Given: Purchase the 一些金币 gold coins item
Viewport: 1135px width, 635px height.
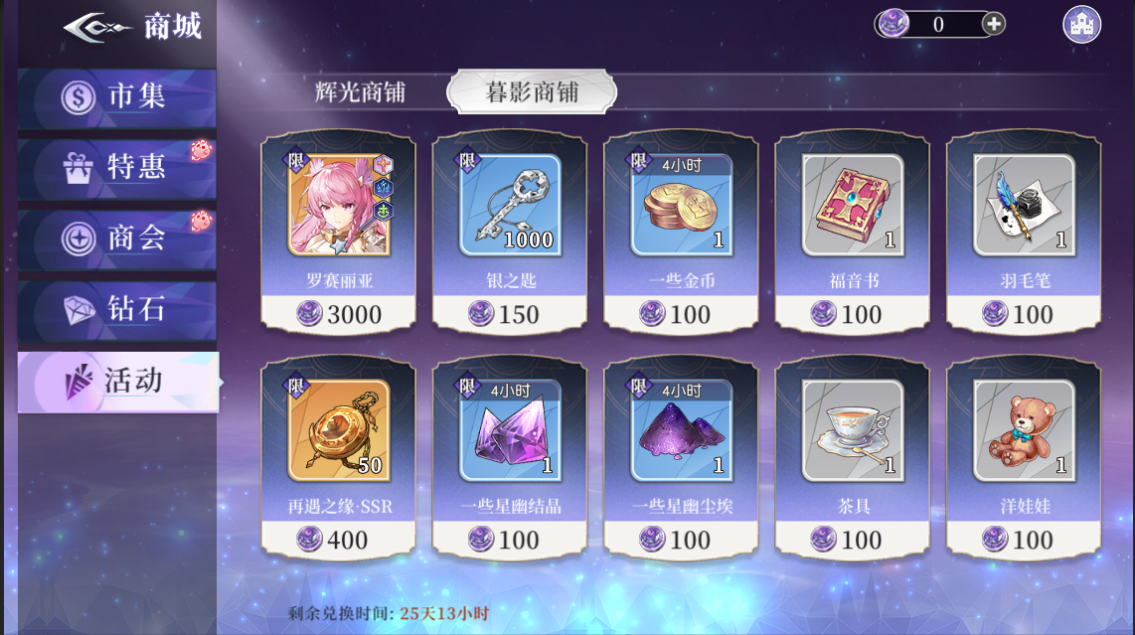Looking at the screenshot, I should coord(681,231).
